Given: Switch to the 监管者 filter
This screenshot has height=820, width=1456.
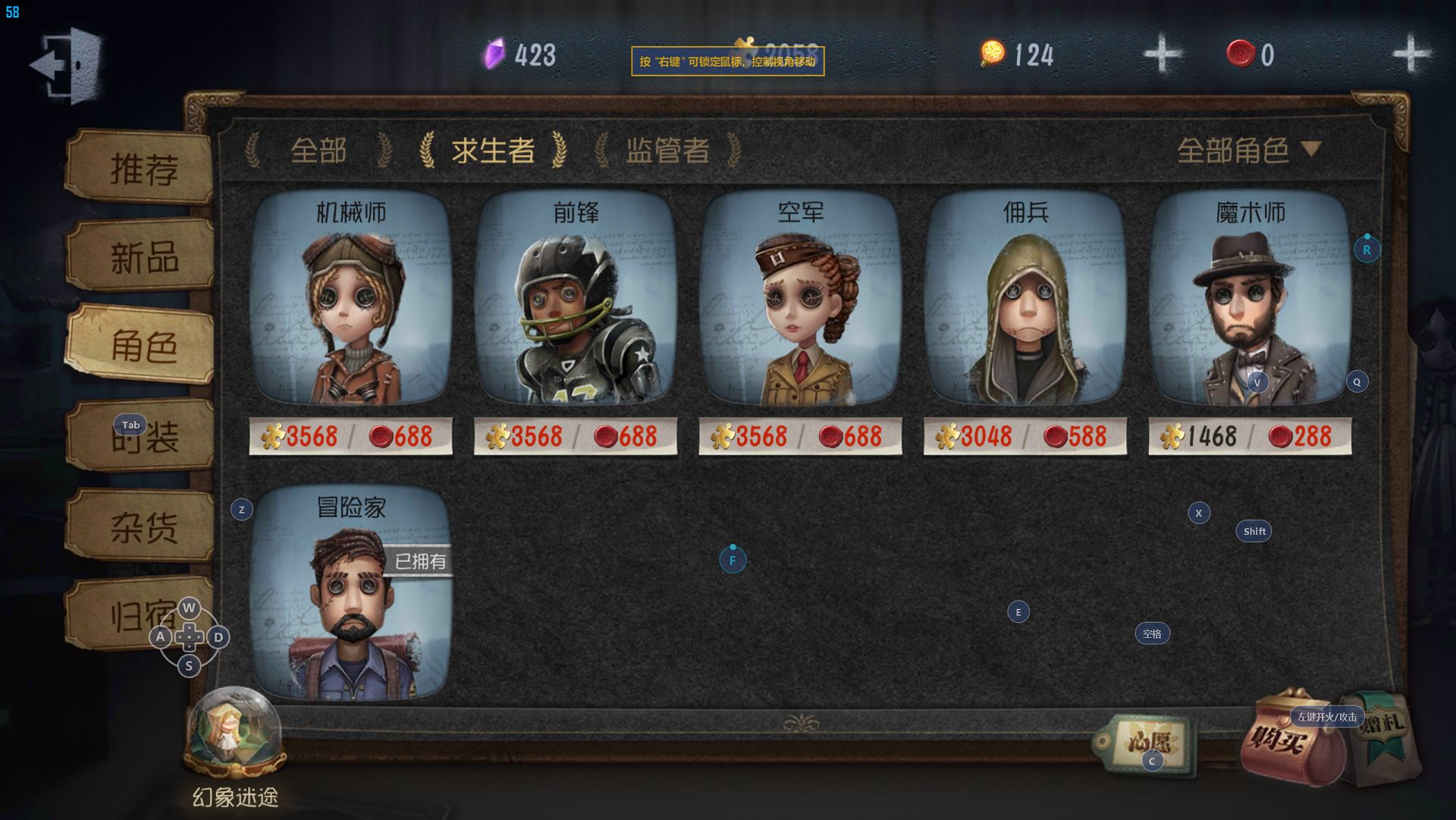Looking at the screenshot, I should pos(667,150).
